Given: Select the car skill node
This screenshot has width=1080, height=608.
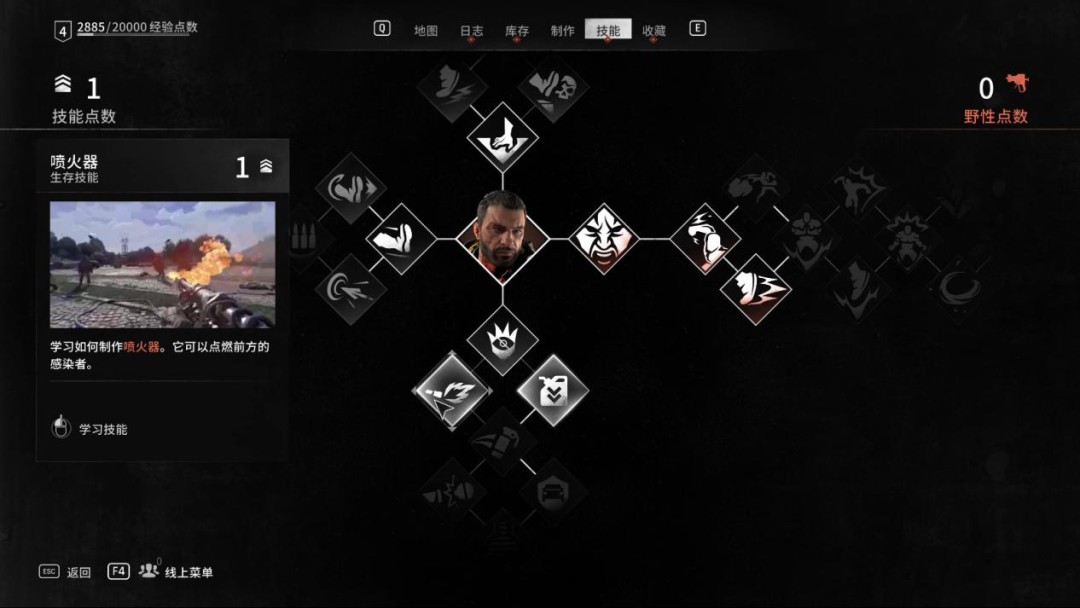Looking at the screenshot, I should tap(552, 491).
